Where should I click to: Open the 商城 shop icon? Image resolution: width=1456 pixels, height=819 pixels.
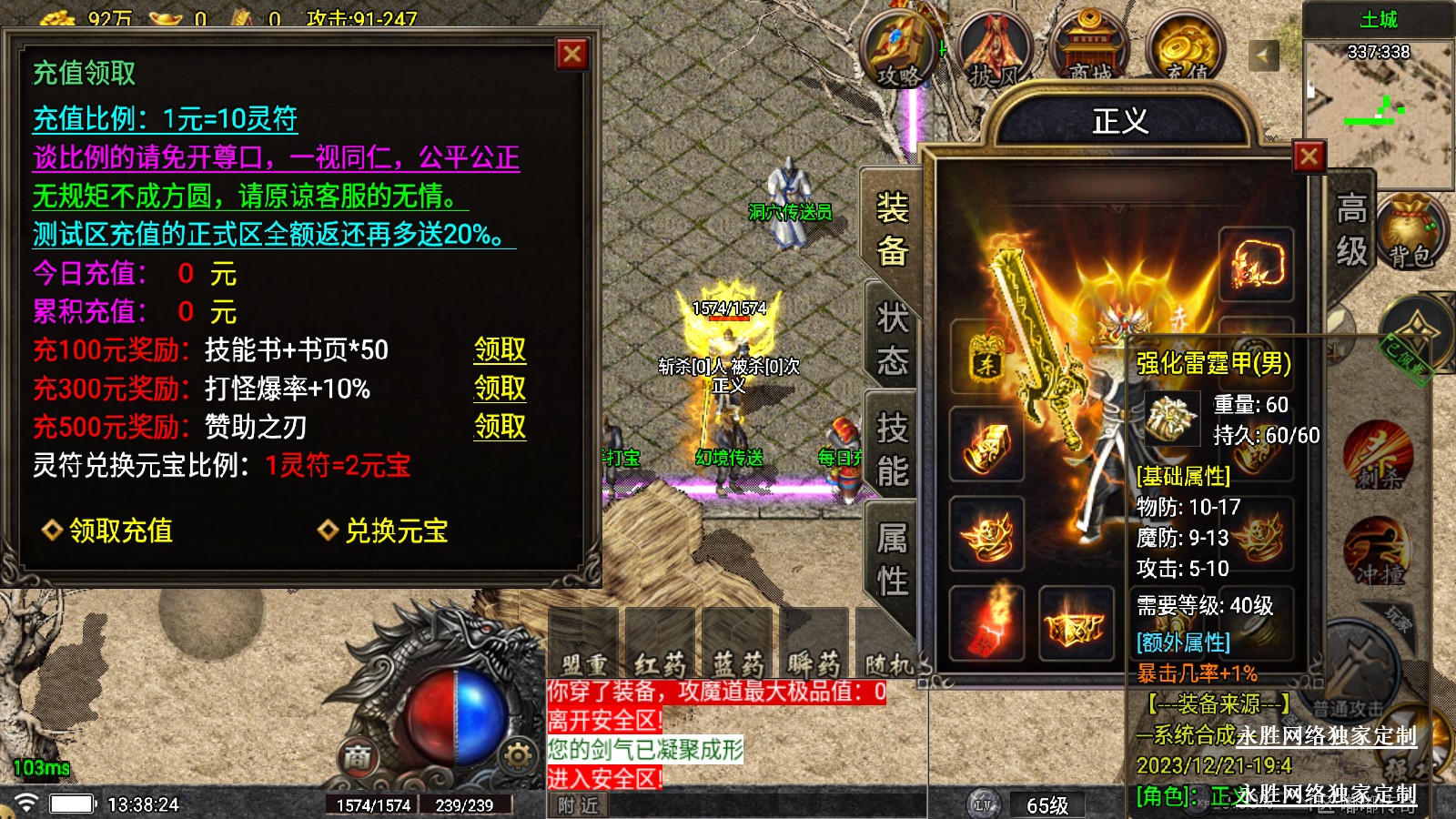1089,53
